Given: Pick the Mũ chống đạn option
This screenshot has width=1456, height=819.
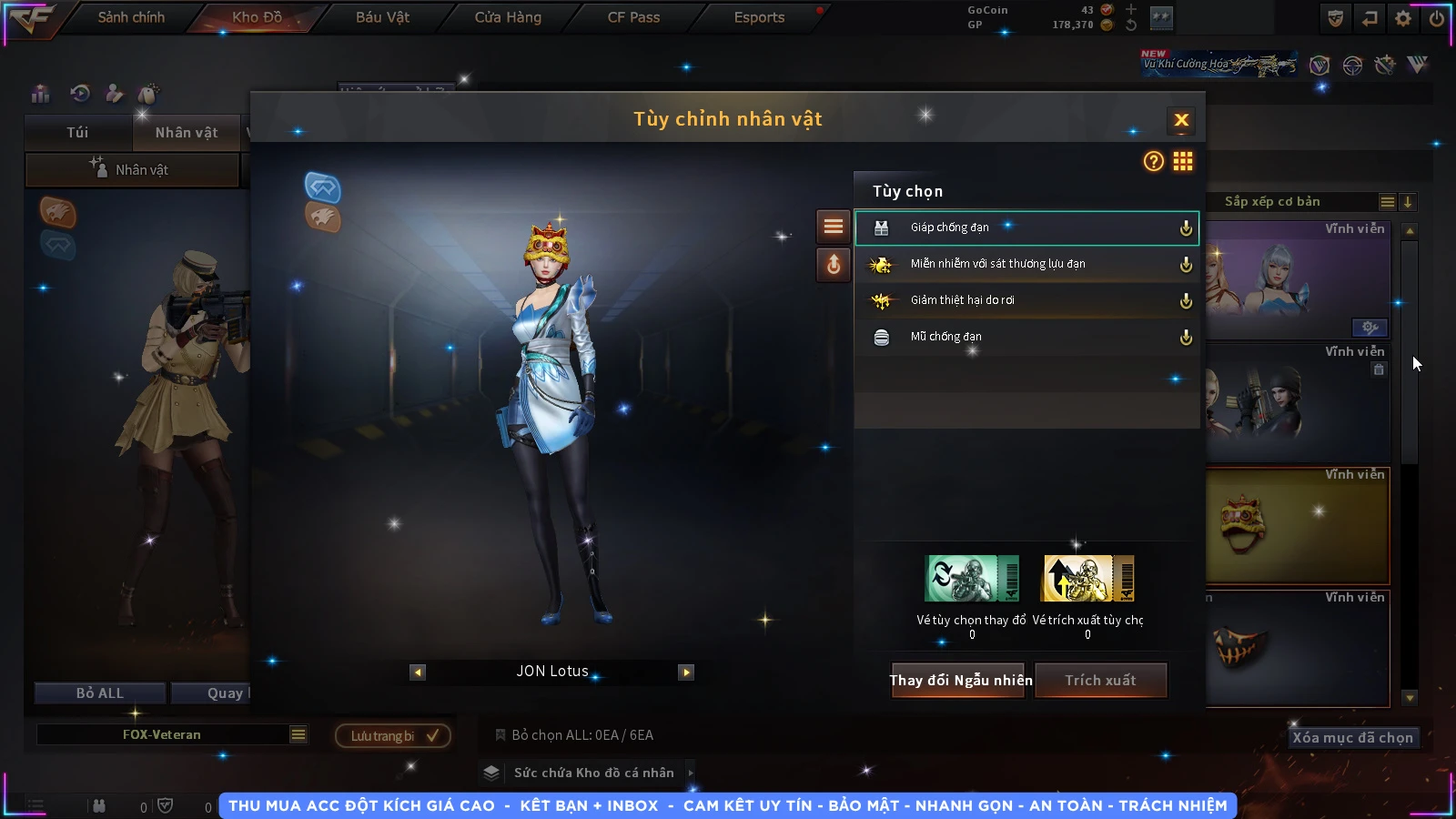Looking at the screenshot, I should (x=1026, y=337).
